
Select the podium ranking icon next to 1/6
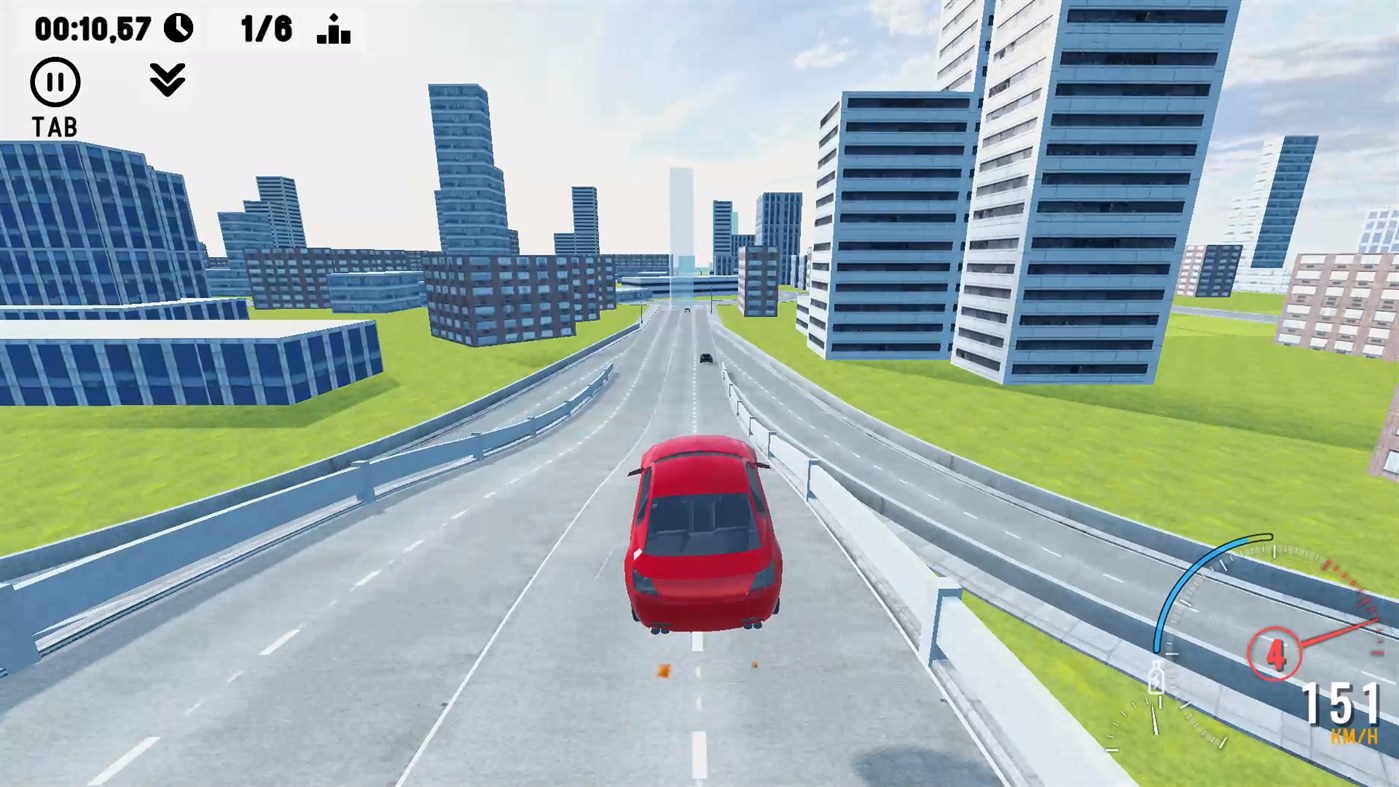pyautogui.click(x=333, y=27)
